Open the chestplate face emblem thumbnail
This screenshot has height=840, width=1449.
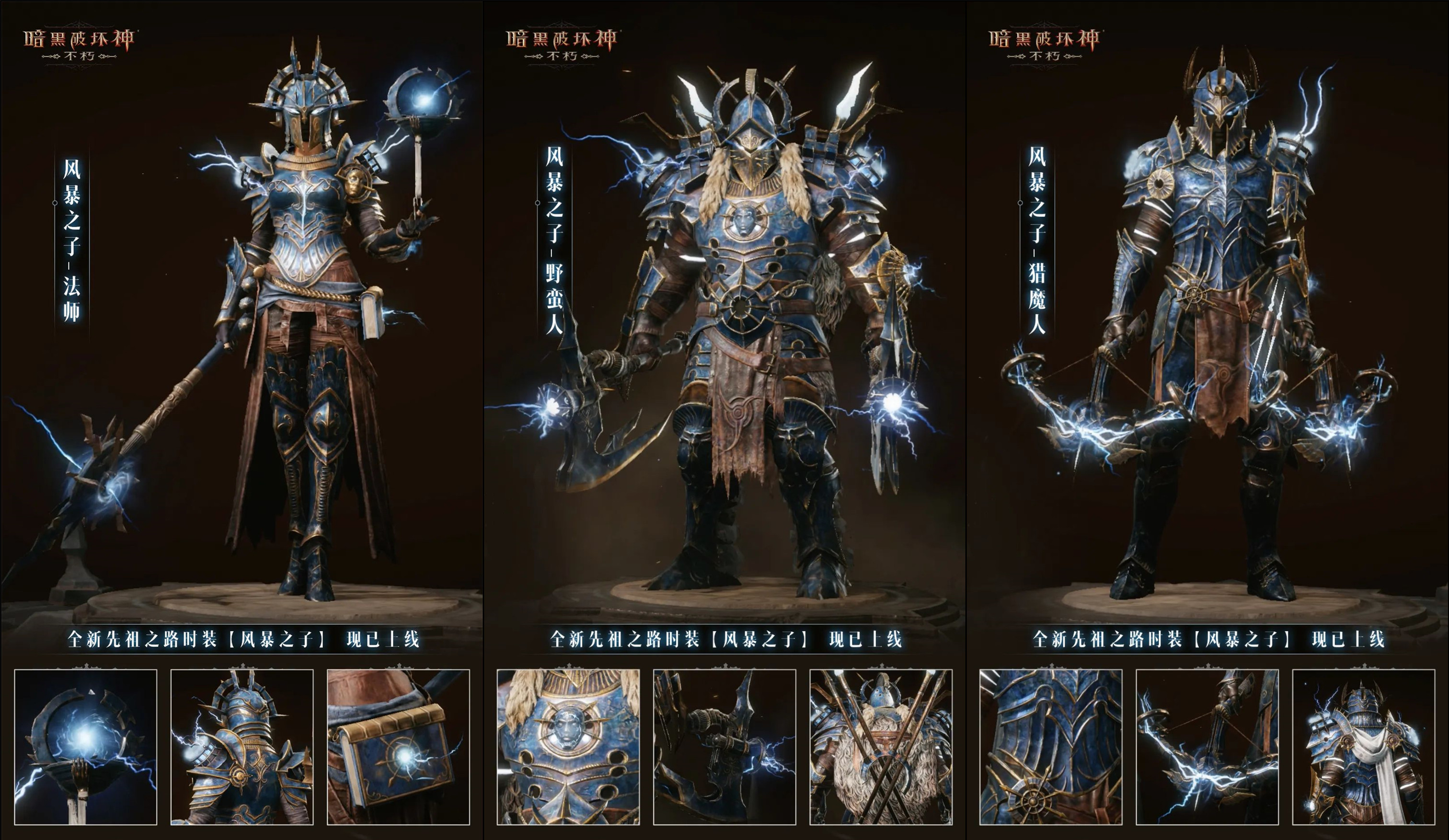coord(568,747)
